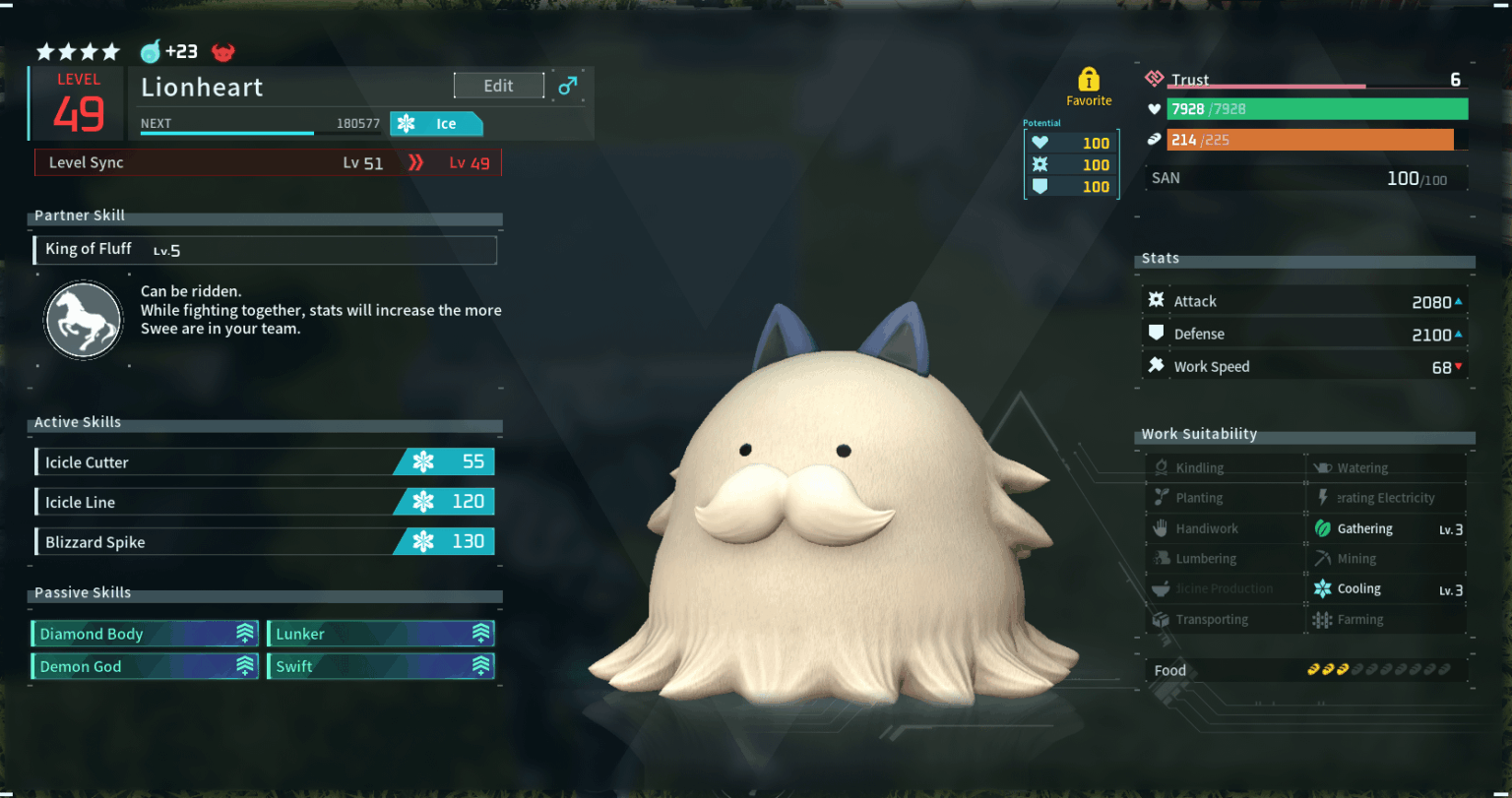The height and width of the screenshot is (798, 1512).
Task: Select the Blizzard Spike active skill
Action: pyautogui.click(x=264, y=541)
